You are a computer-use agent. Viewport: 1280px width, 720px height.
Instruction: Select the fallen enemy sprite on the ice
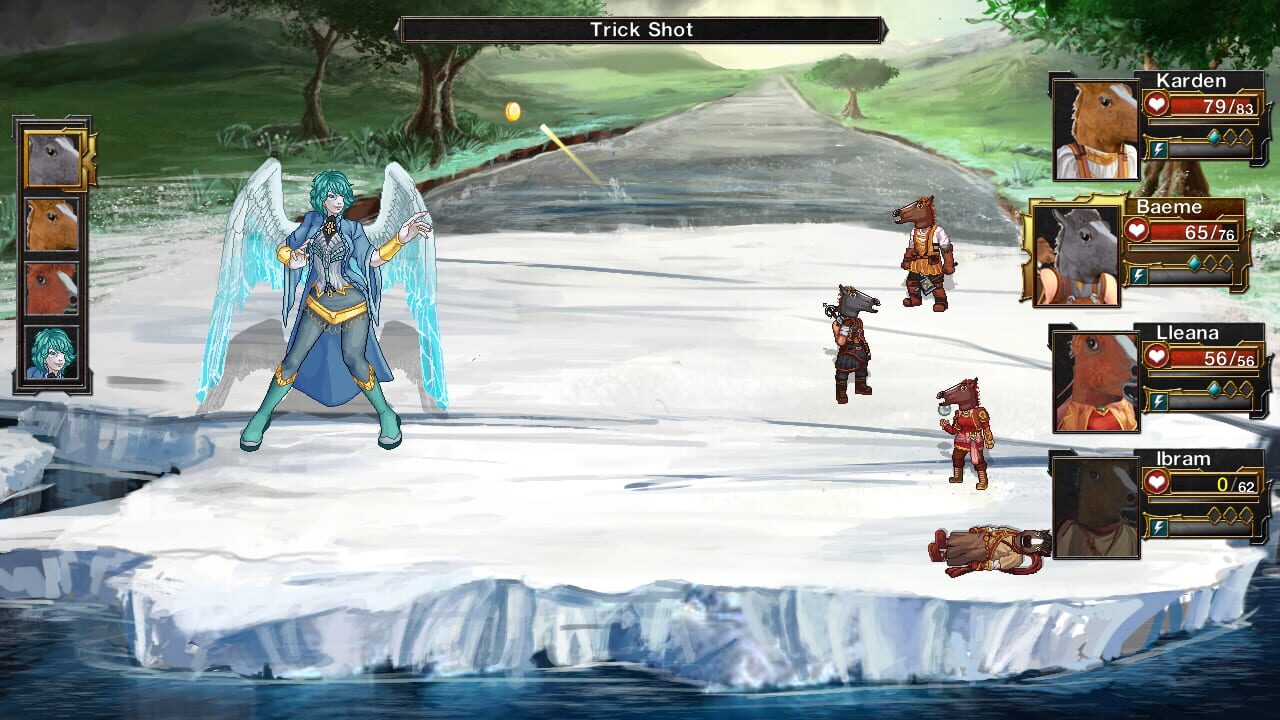(x=985, y=548)
